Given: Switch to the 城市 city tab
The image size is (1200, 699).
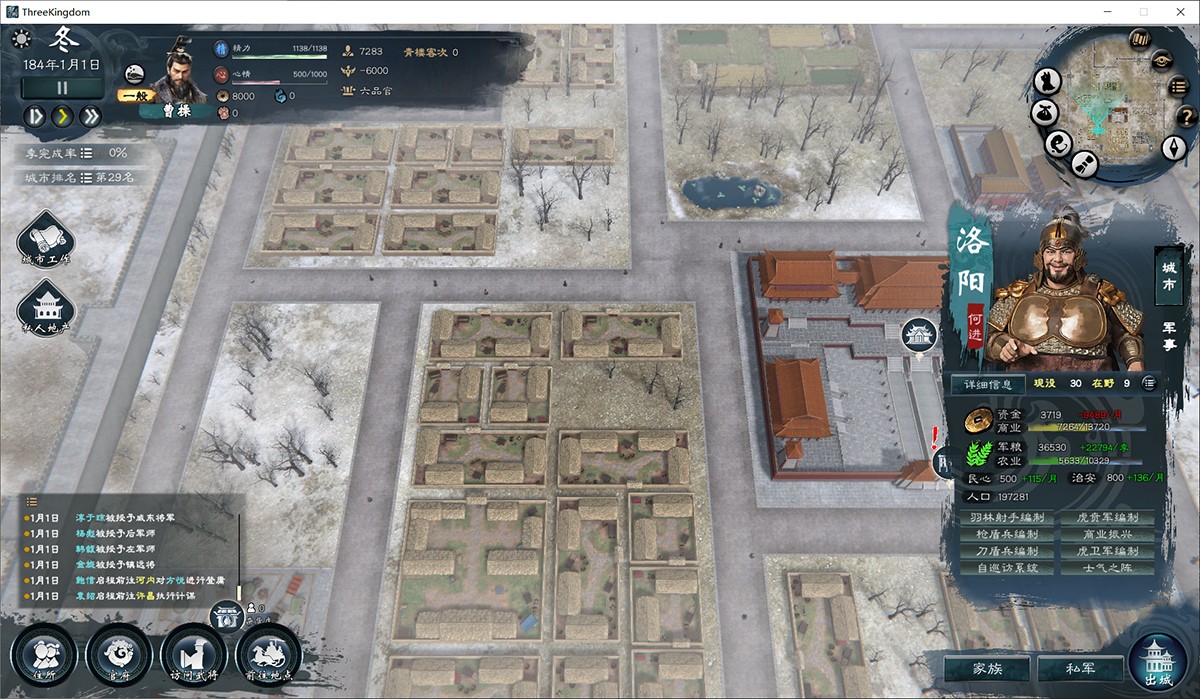Looking at the screenshot, I should pos(1167,275).
